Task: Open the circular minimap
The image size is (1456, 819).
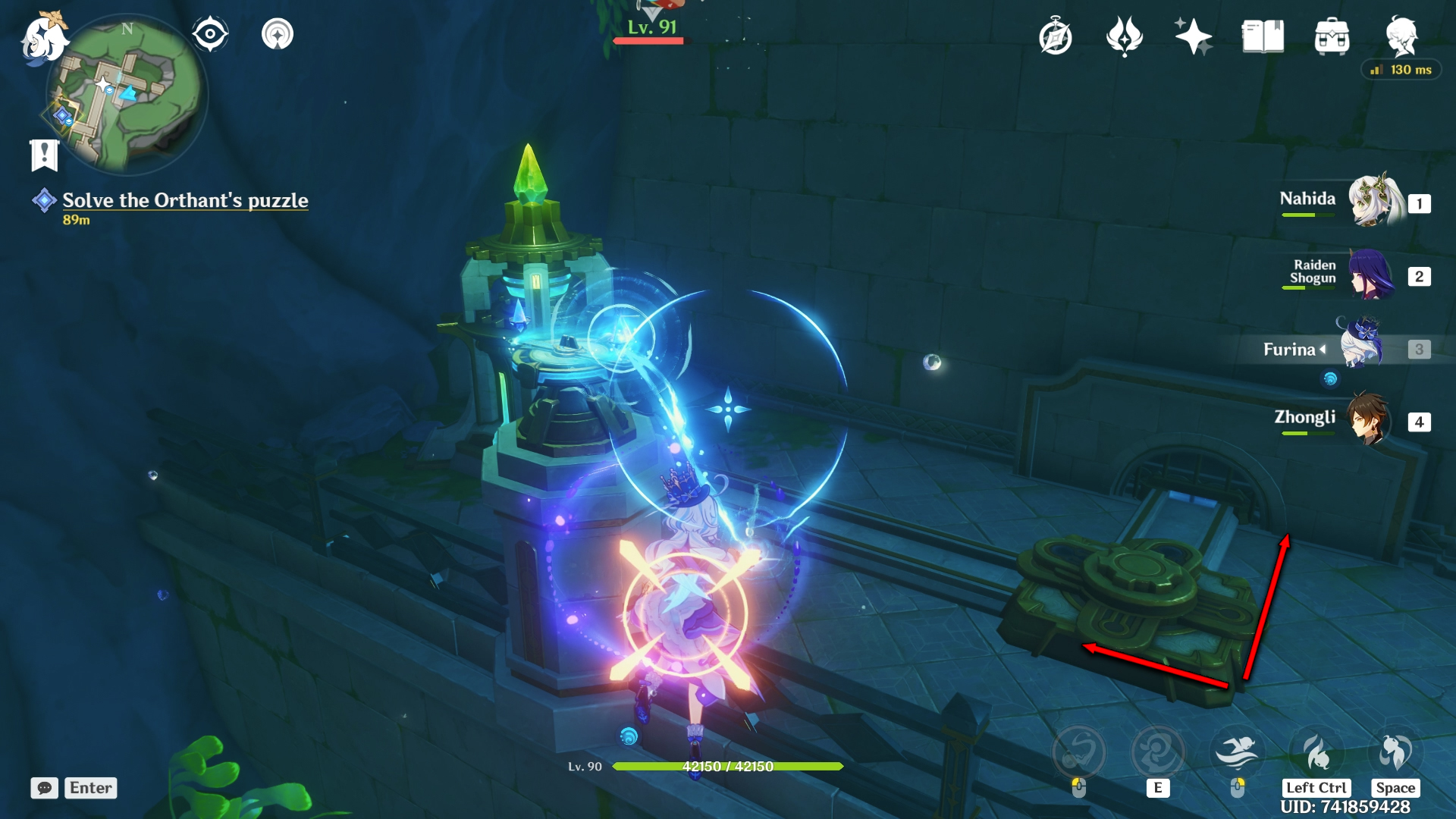Action: [127, 95]
